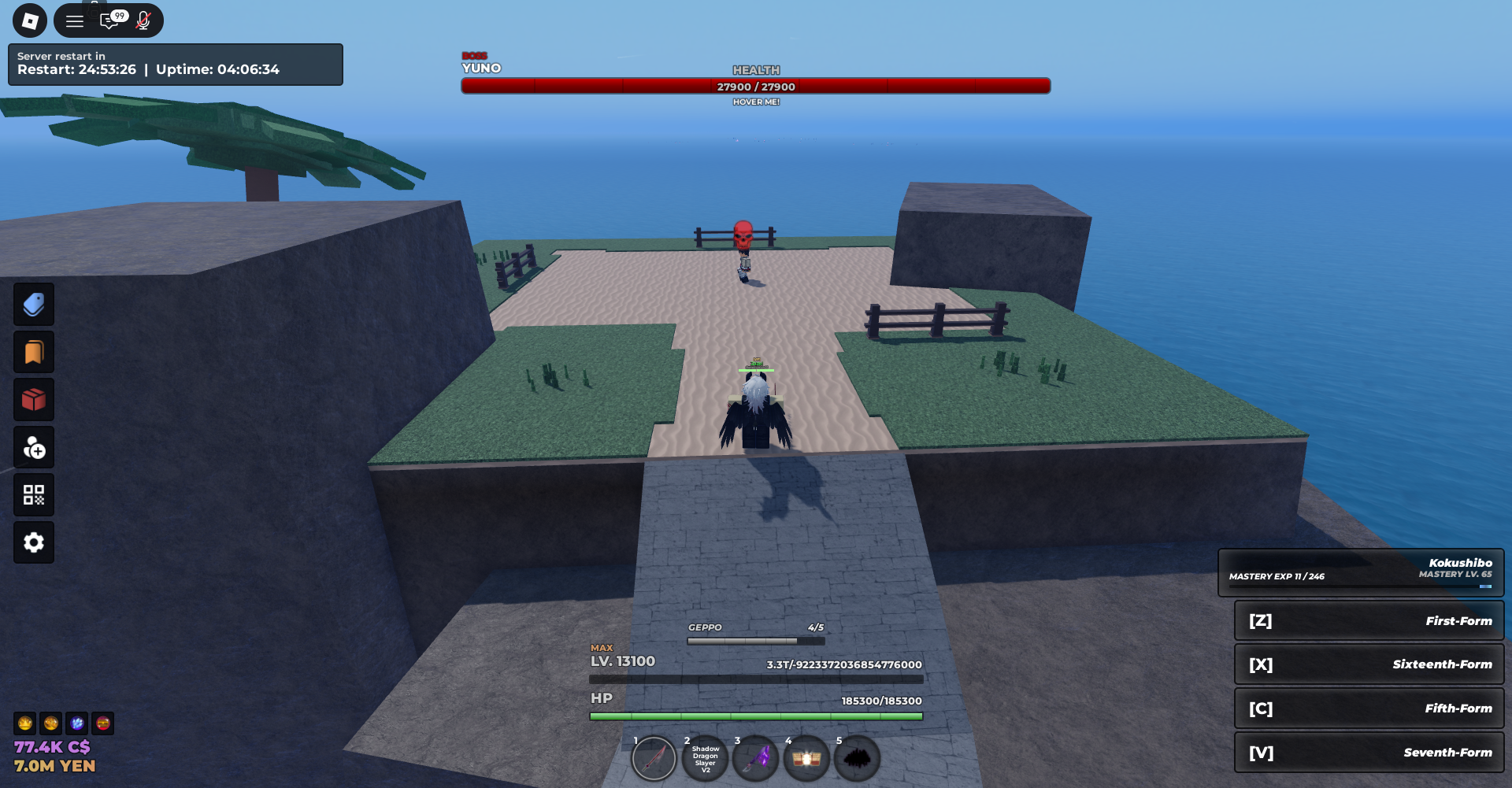Image resolution: width=1512 pixels, height=788 pixels.
Task: Open the Roblox hamburger menu
Action: pos(75,20)
